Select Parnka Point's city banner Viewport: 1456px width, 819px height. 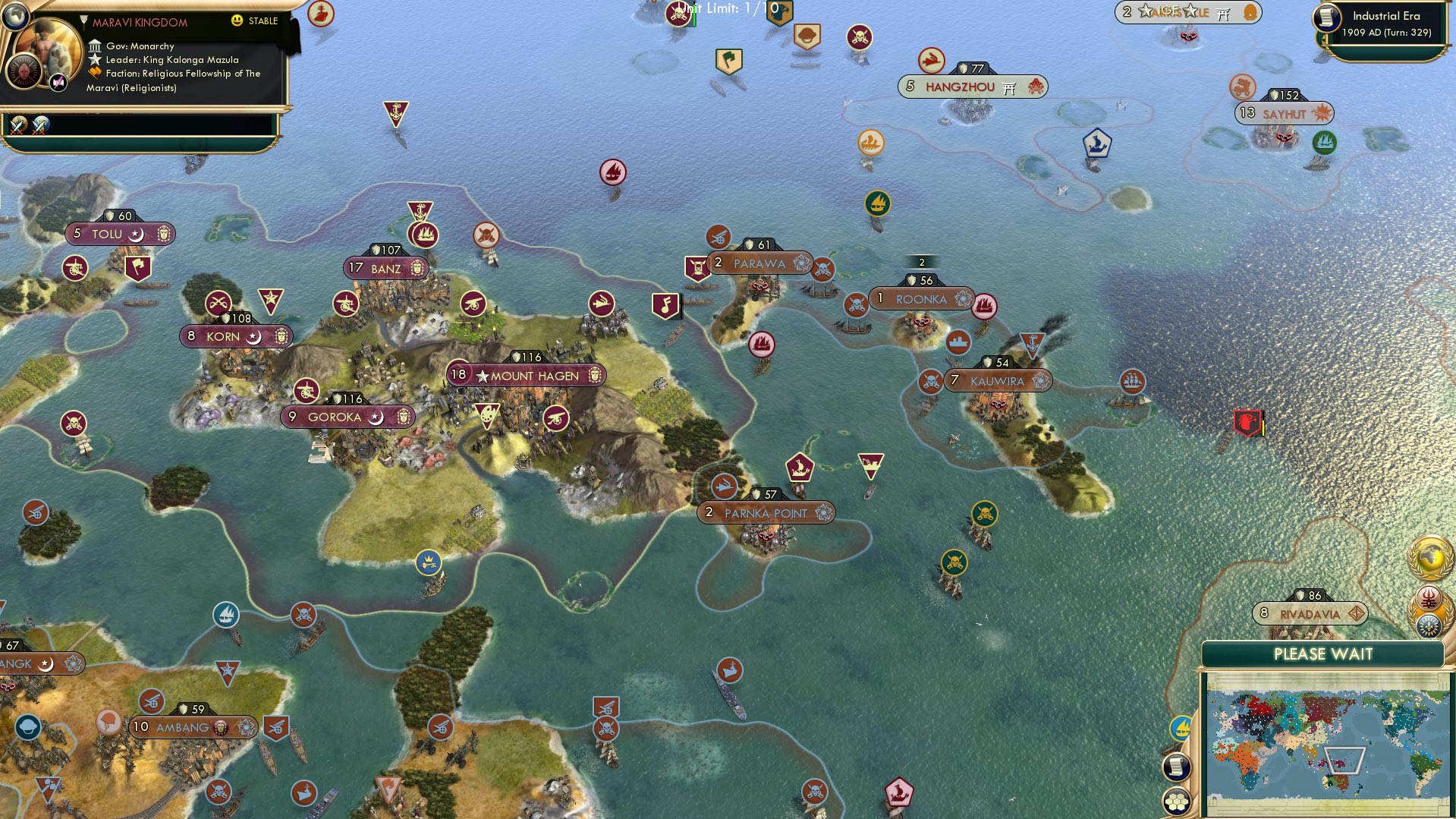coord(766,513)
